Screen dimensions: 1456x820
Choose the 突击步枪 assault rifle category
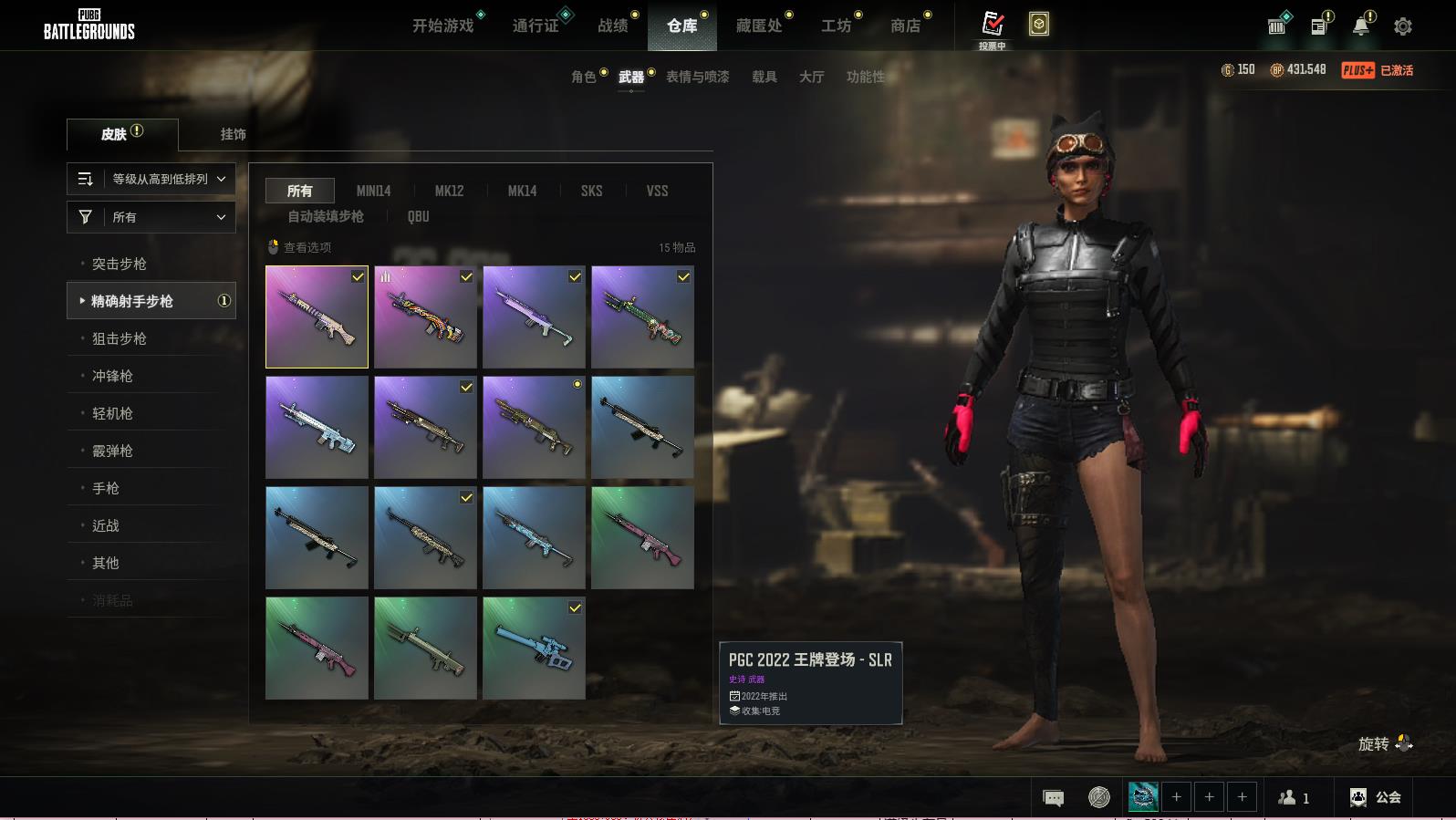pyautogui.click(x=120, y=264)
